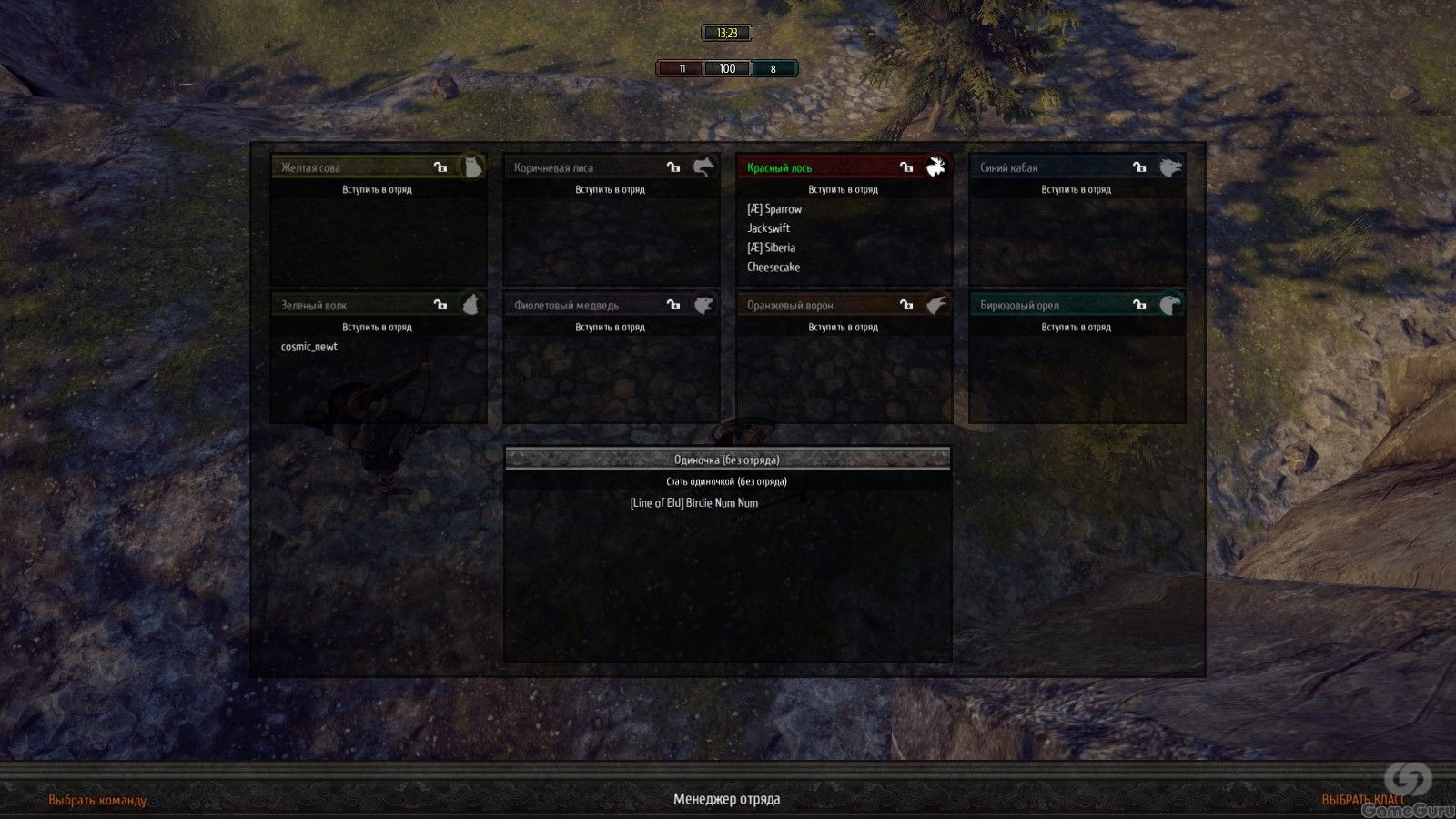The width and height of the screenshot is (1456, 819).
Task: Join the Бирюзовый орел squad
Action: pyautogui.click(x=1076, y=327)
